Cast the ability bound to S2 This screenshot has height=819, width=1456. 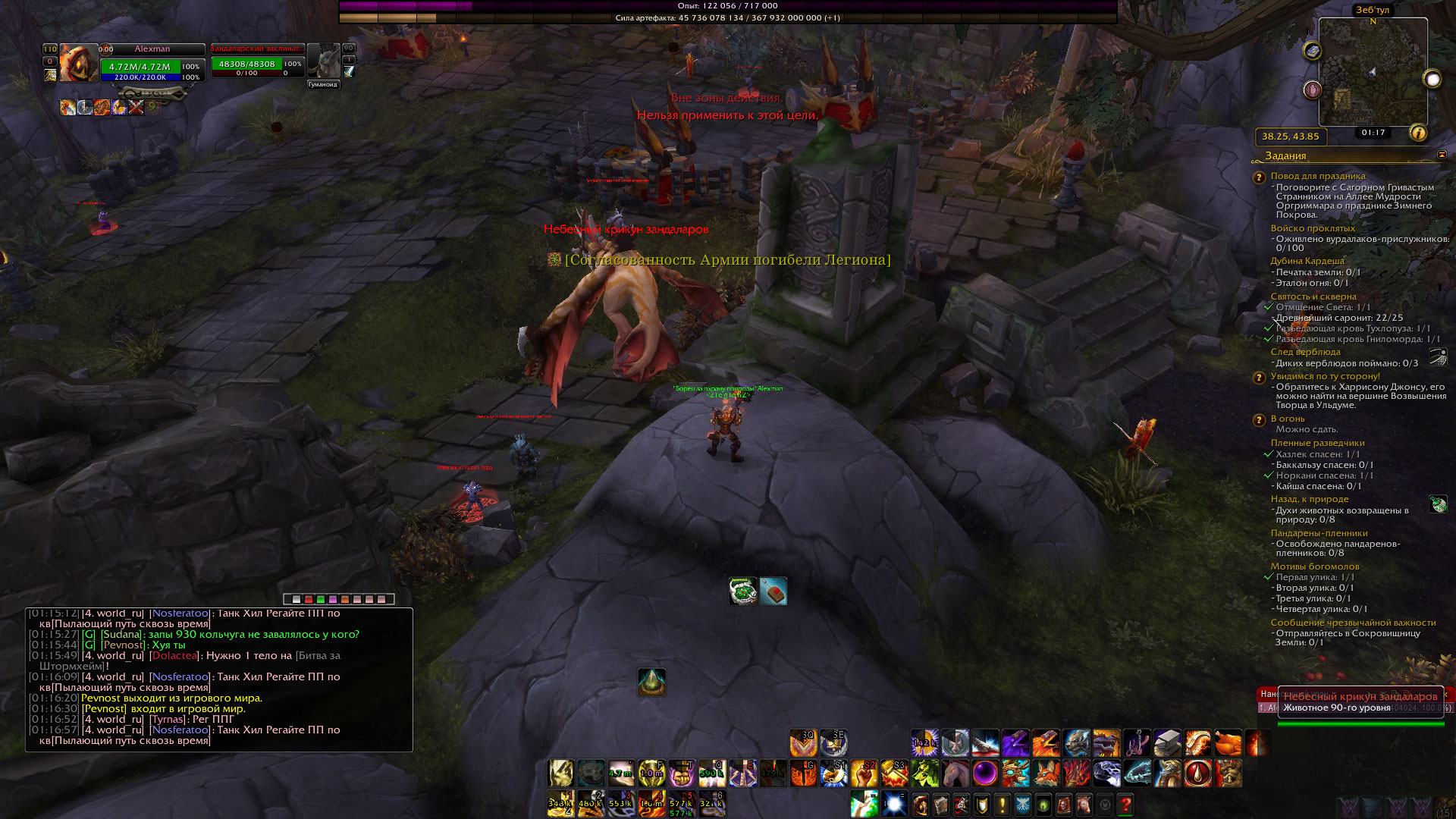[864, 773]
